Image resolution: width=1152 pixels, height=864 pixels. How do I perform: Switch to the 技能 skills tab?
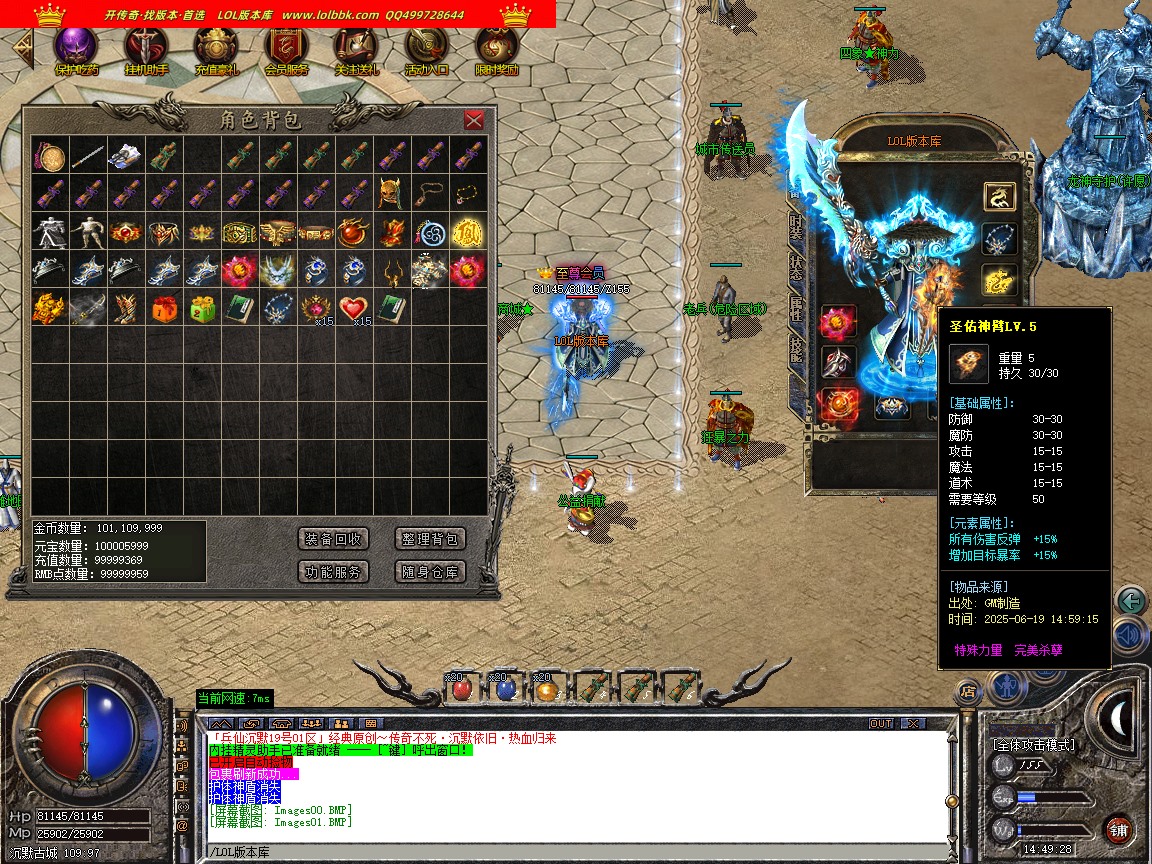coord(796,348)
